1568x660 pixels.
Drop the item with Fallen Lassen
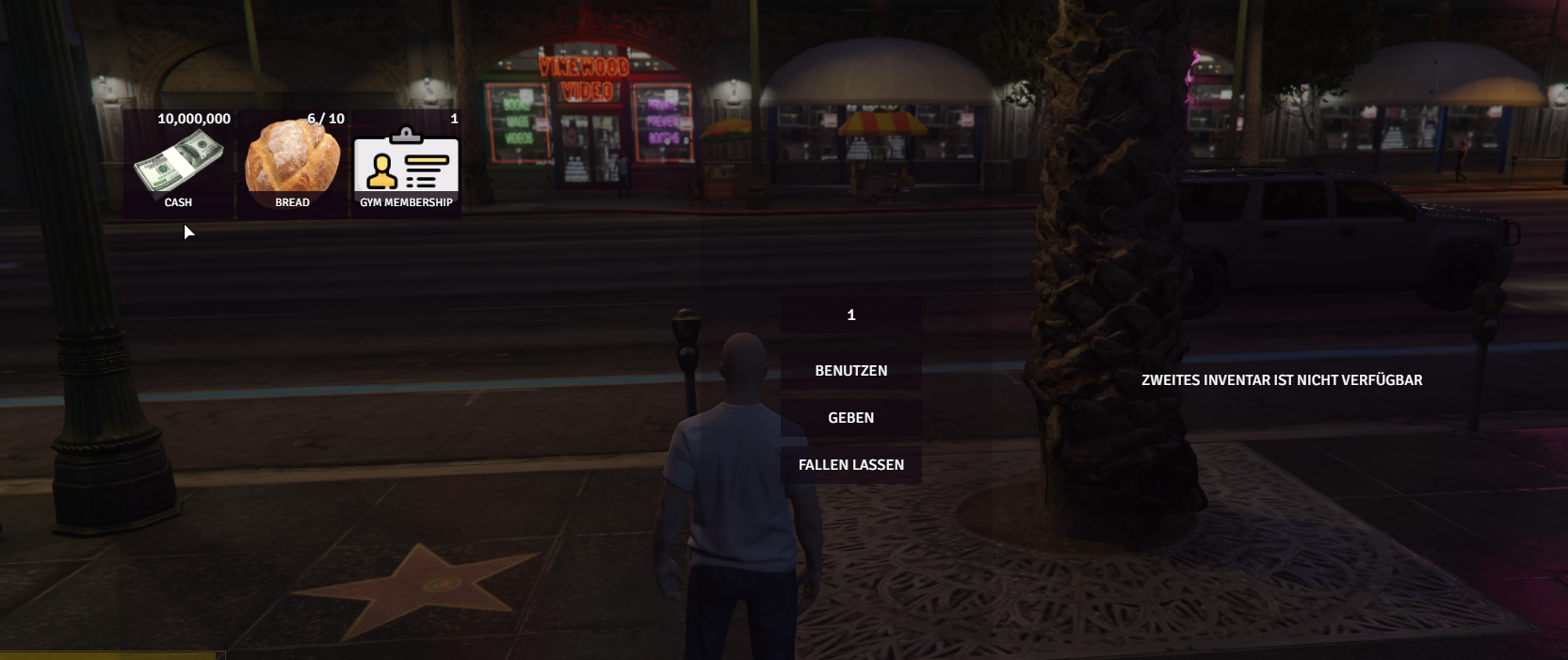[x=851, y=465]
